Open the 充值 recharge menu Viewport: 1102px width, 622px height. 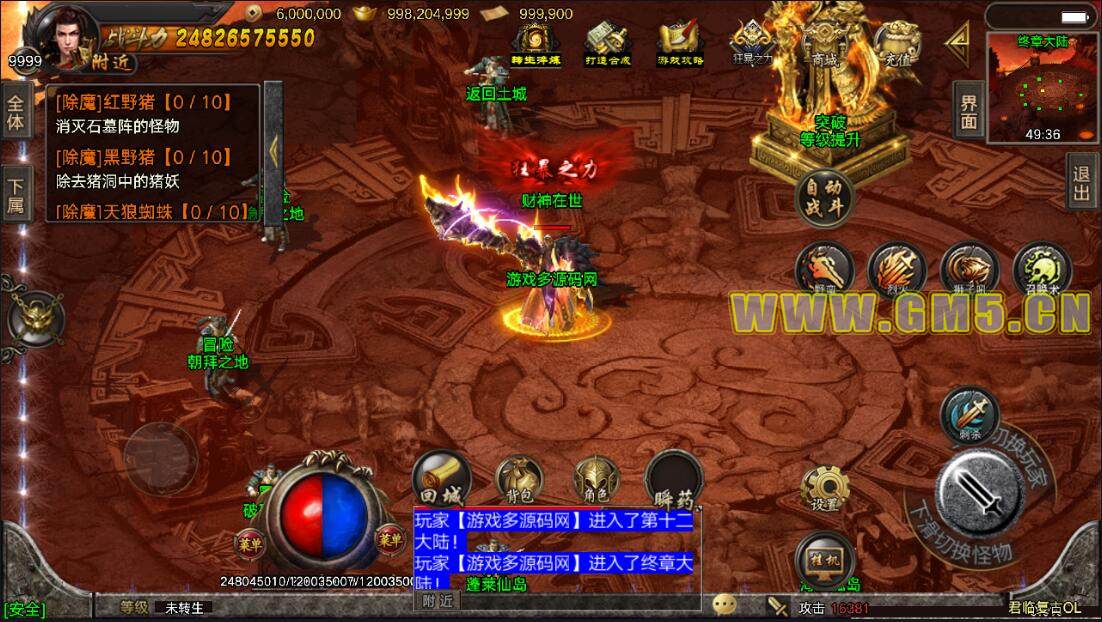point(895,45)
